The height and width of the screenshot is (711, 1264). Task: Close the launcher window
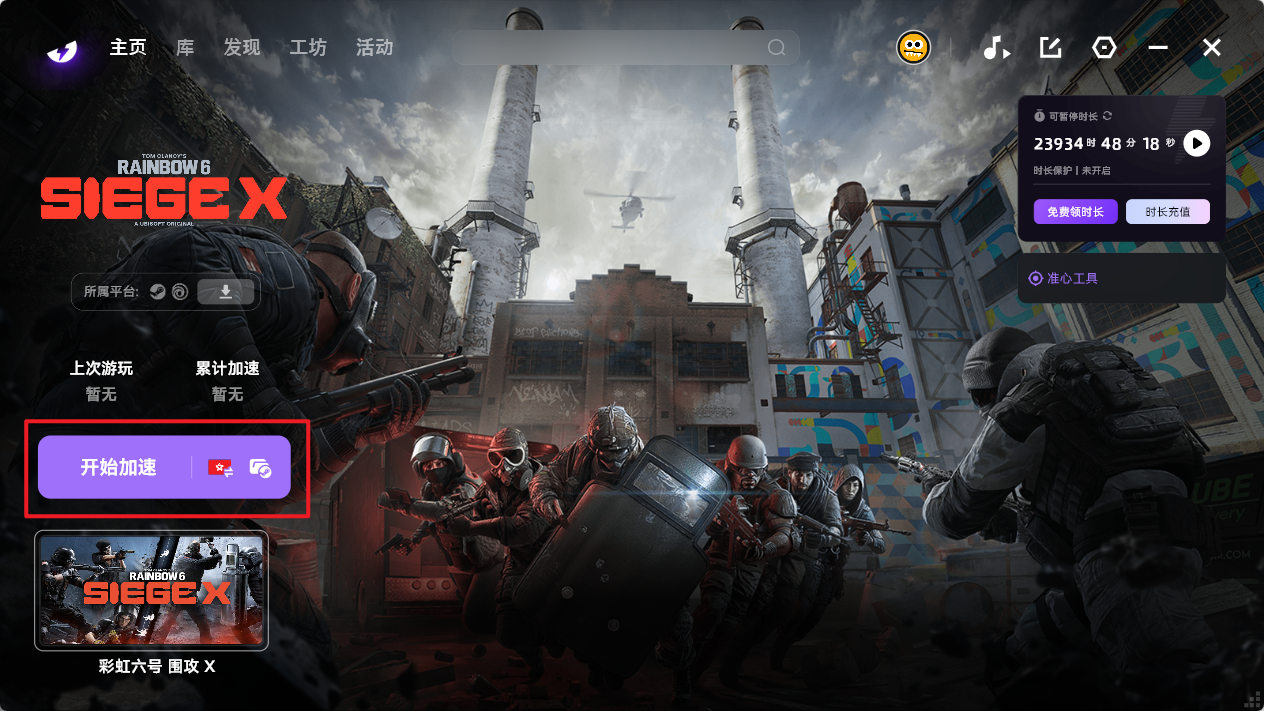pos(1212,48)
